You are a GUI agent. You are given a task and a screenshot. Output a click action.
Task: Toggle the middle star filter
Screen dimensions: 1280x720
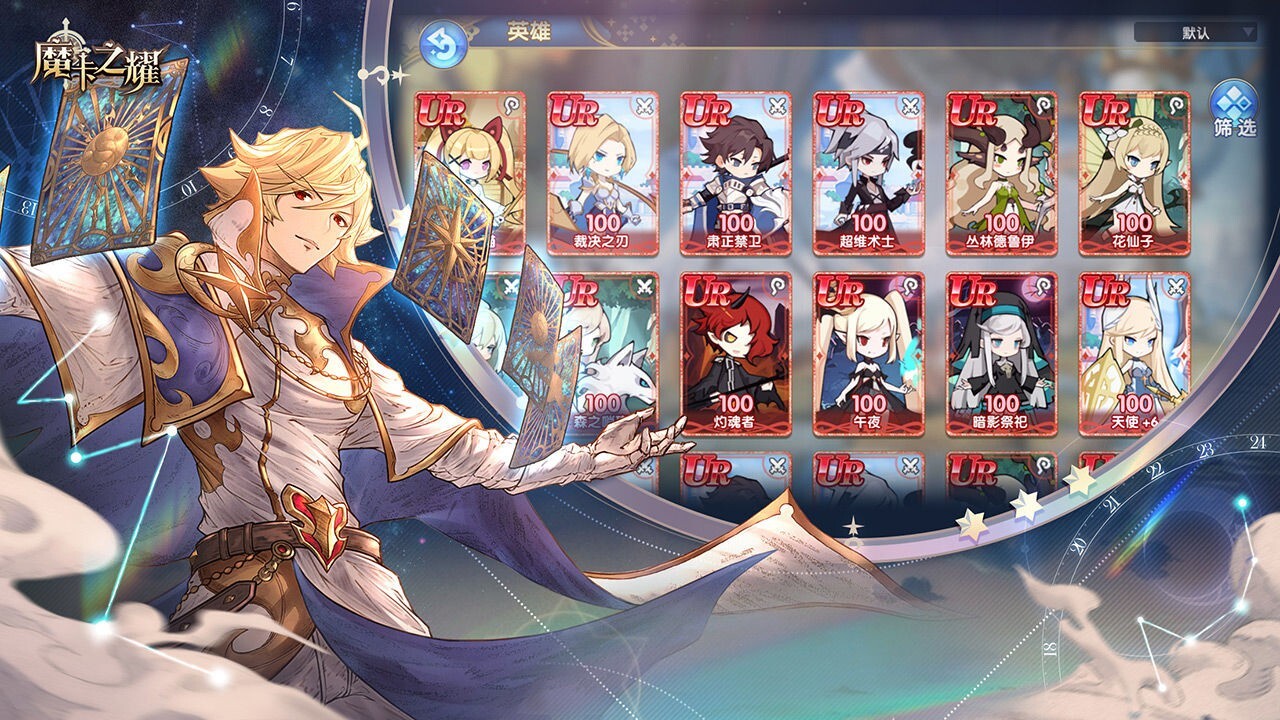[x=1025, y=507]
